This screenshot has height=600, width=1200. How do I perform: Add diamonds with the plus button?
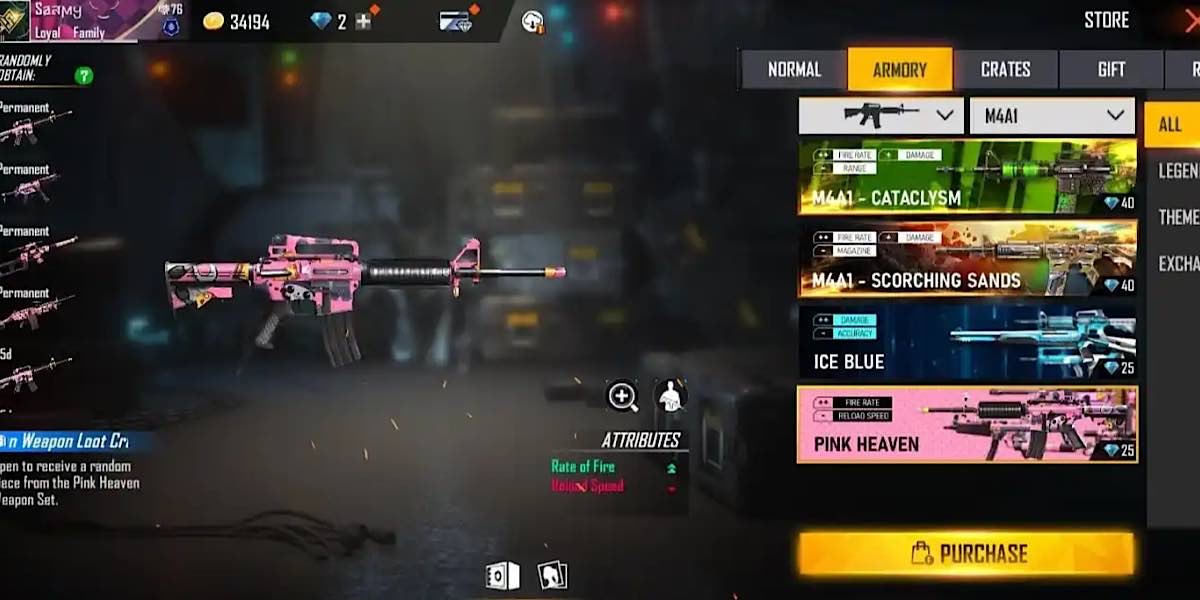point(363,21)
